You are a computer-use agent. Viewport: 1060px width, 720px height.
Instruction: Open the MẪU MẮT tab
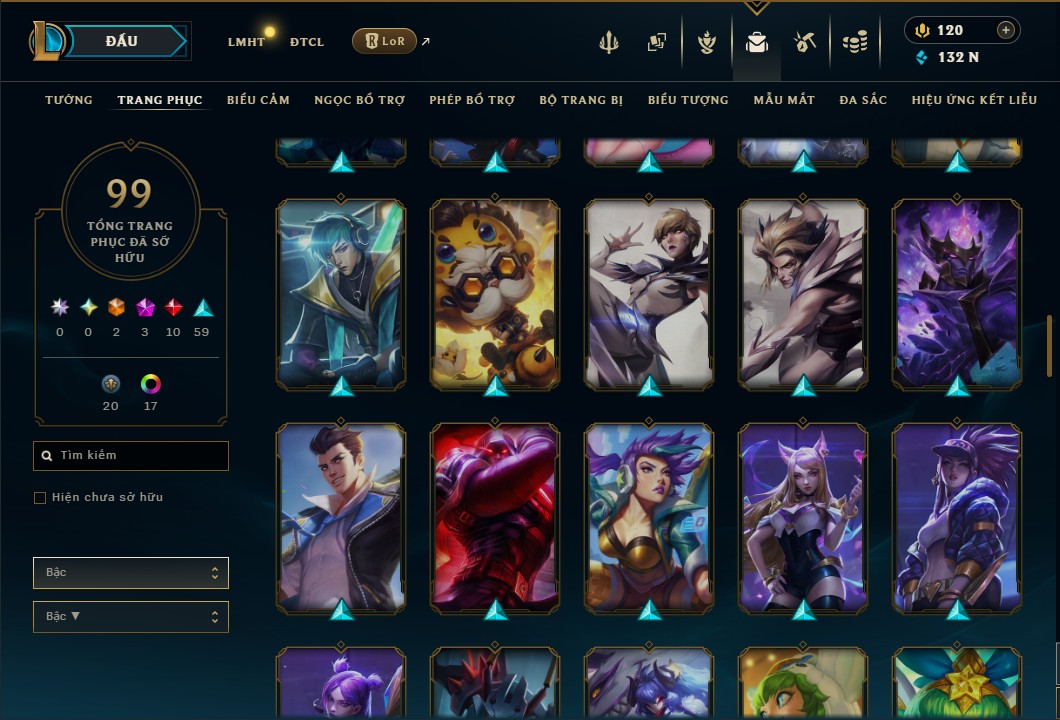pyautogui.click(x=784, y=100)
